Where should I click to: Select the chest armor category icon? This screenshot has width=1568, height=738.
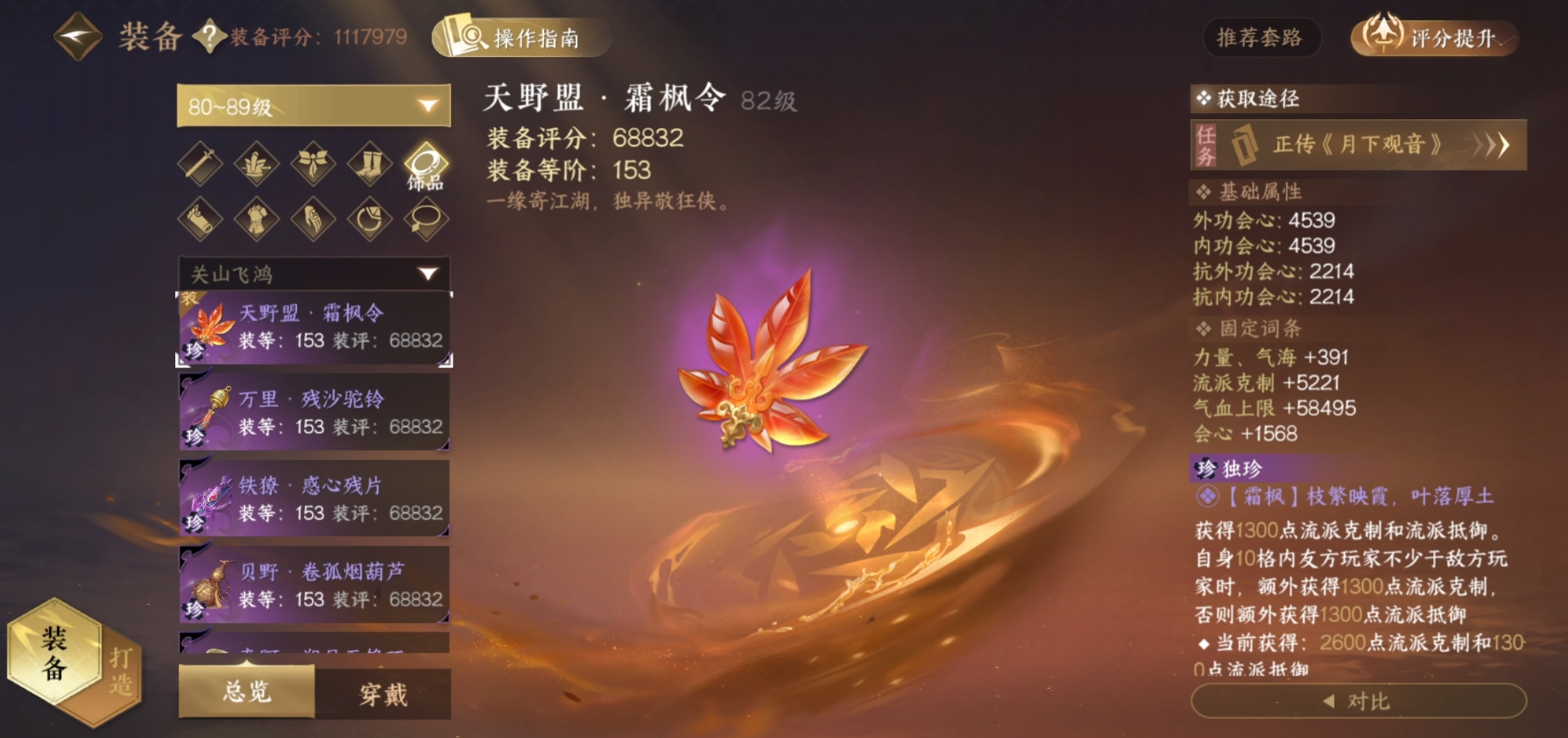click(254, 221)
